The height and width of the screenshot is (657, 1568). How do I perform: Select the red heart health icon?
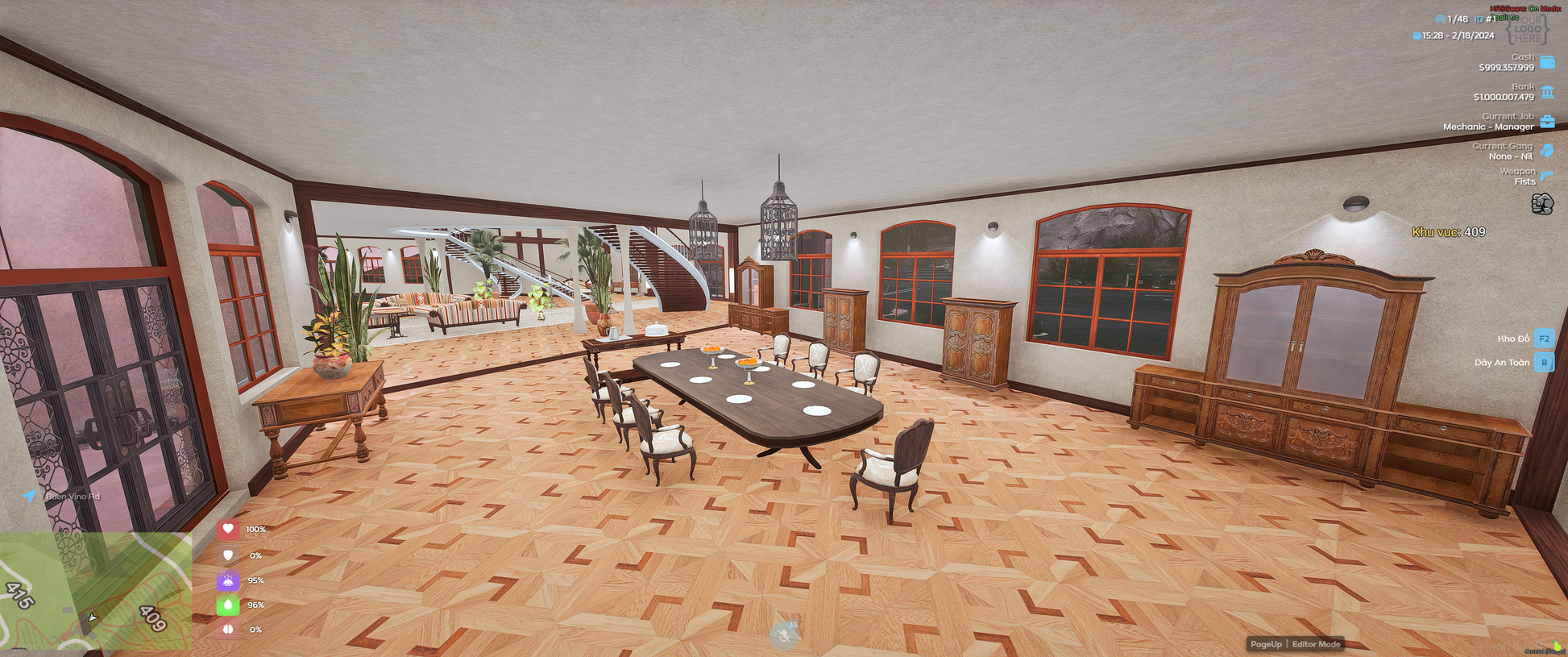point(228,530)
